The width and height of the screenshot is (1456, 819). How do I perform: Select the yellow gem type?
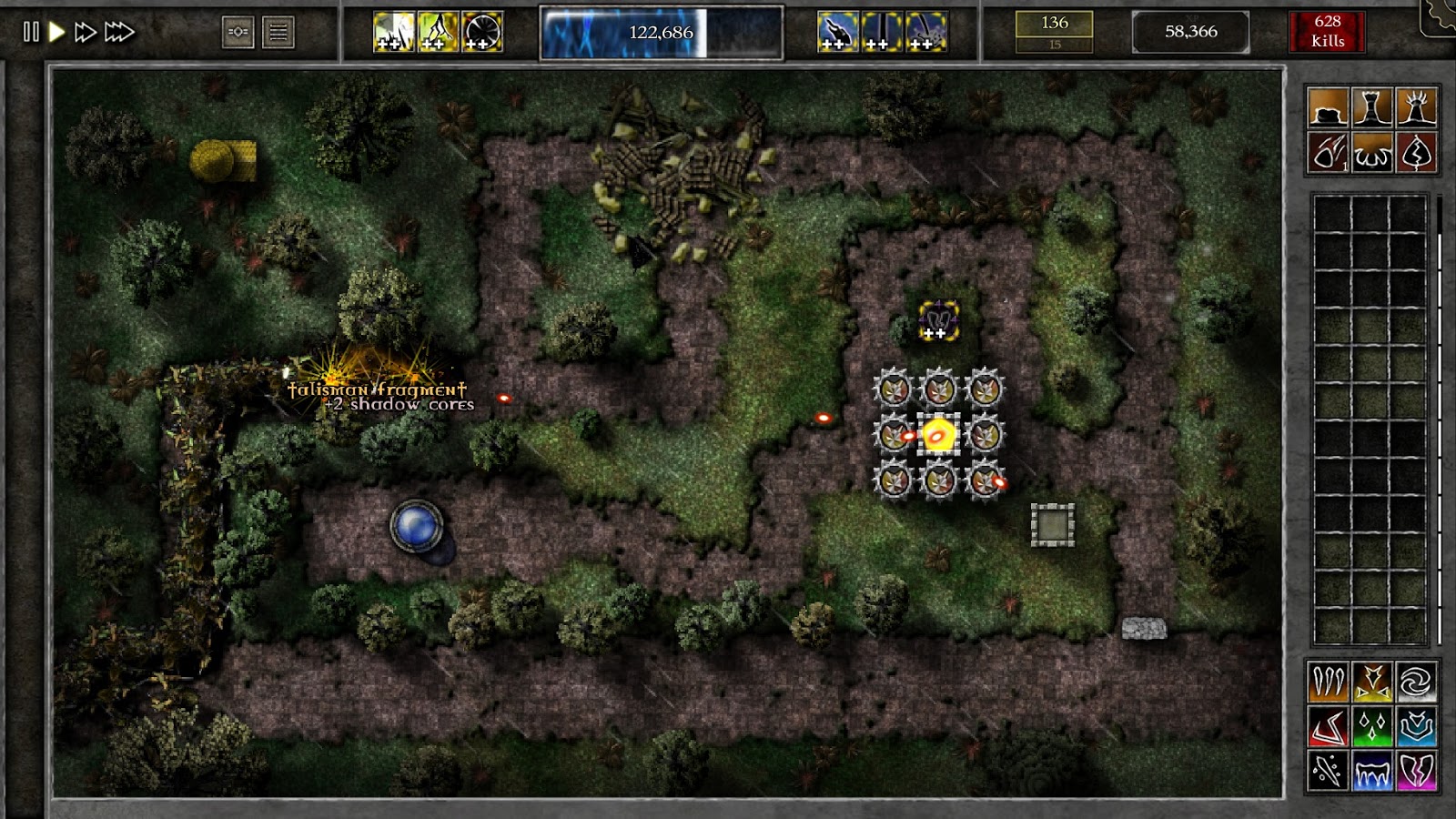pos(1372,682)
